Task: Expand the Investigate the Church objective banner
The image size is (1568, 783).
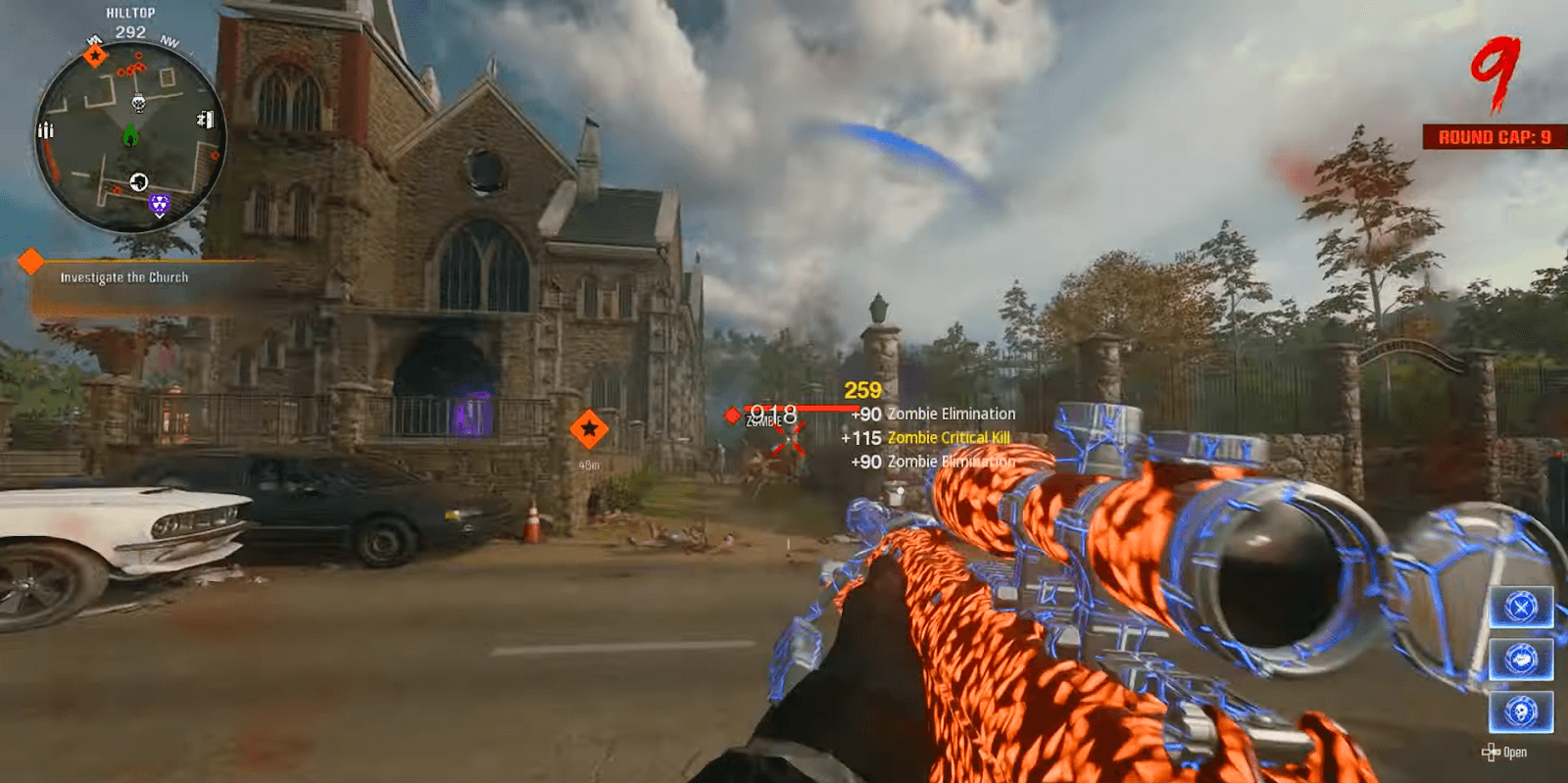Action: click(123, 277)
